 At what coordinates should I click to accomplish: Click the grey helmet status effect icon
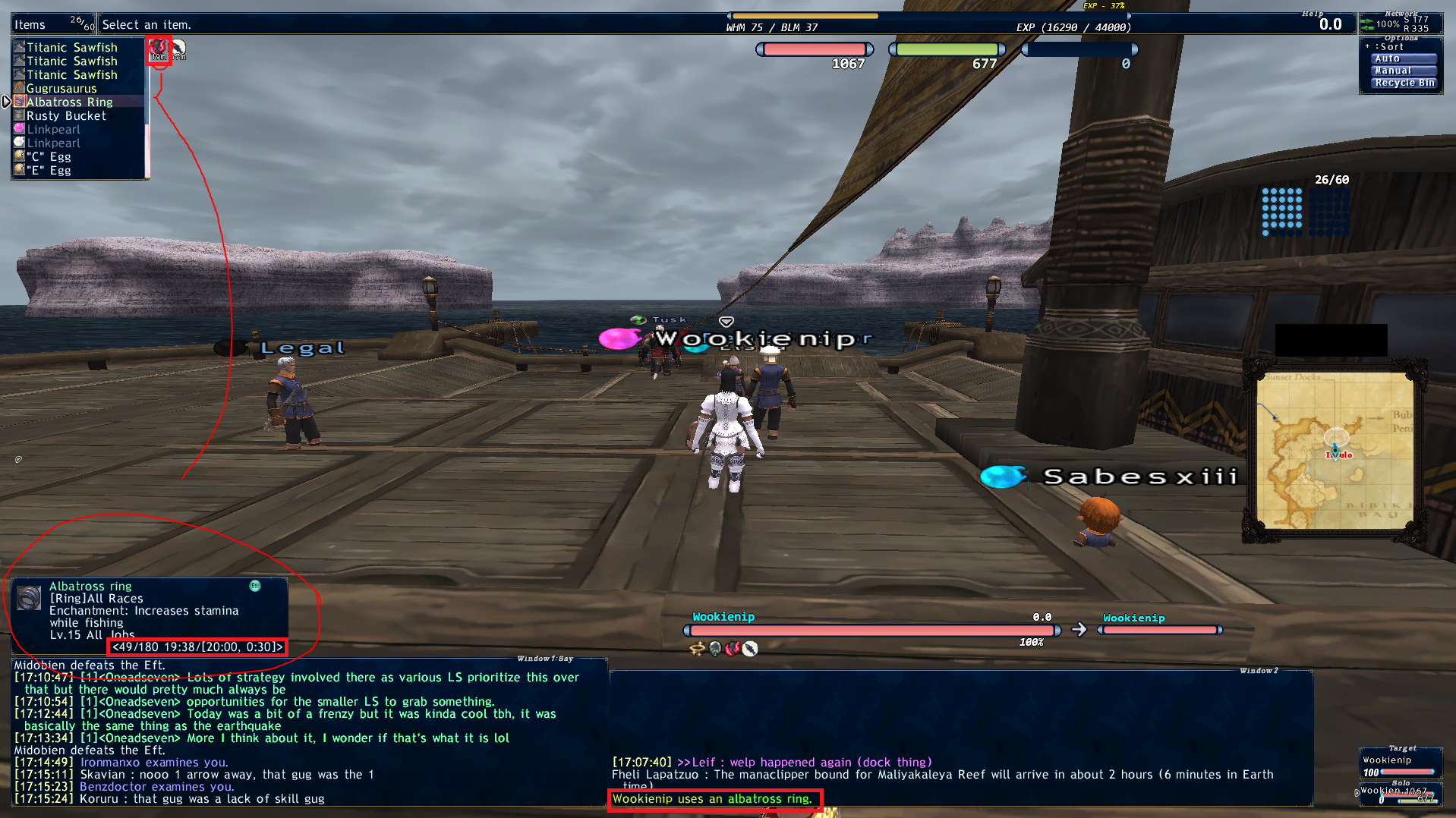(x=714, y=649)
